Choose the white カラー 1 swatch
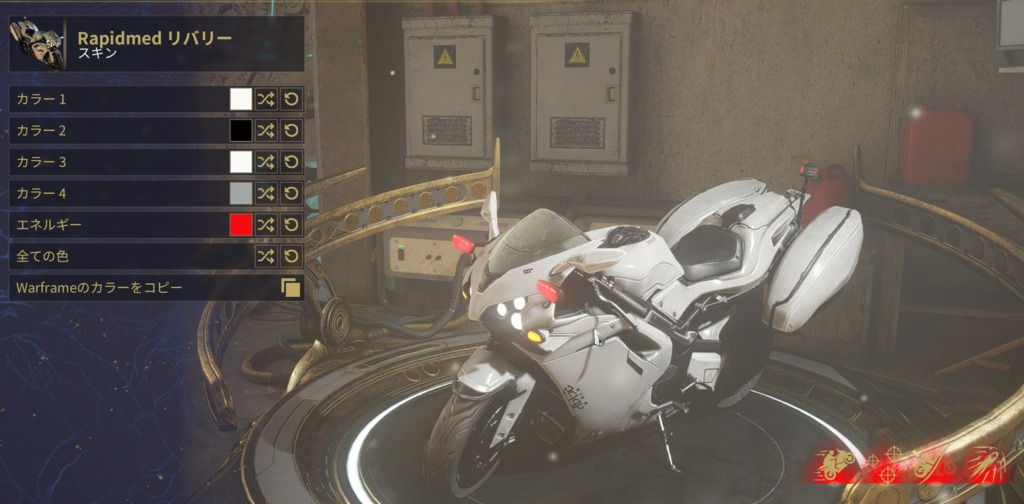 [x=241, y=99]
